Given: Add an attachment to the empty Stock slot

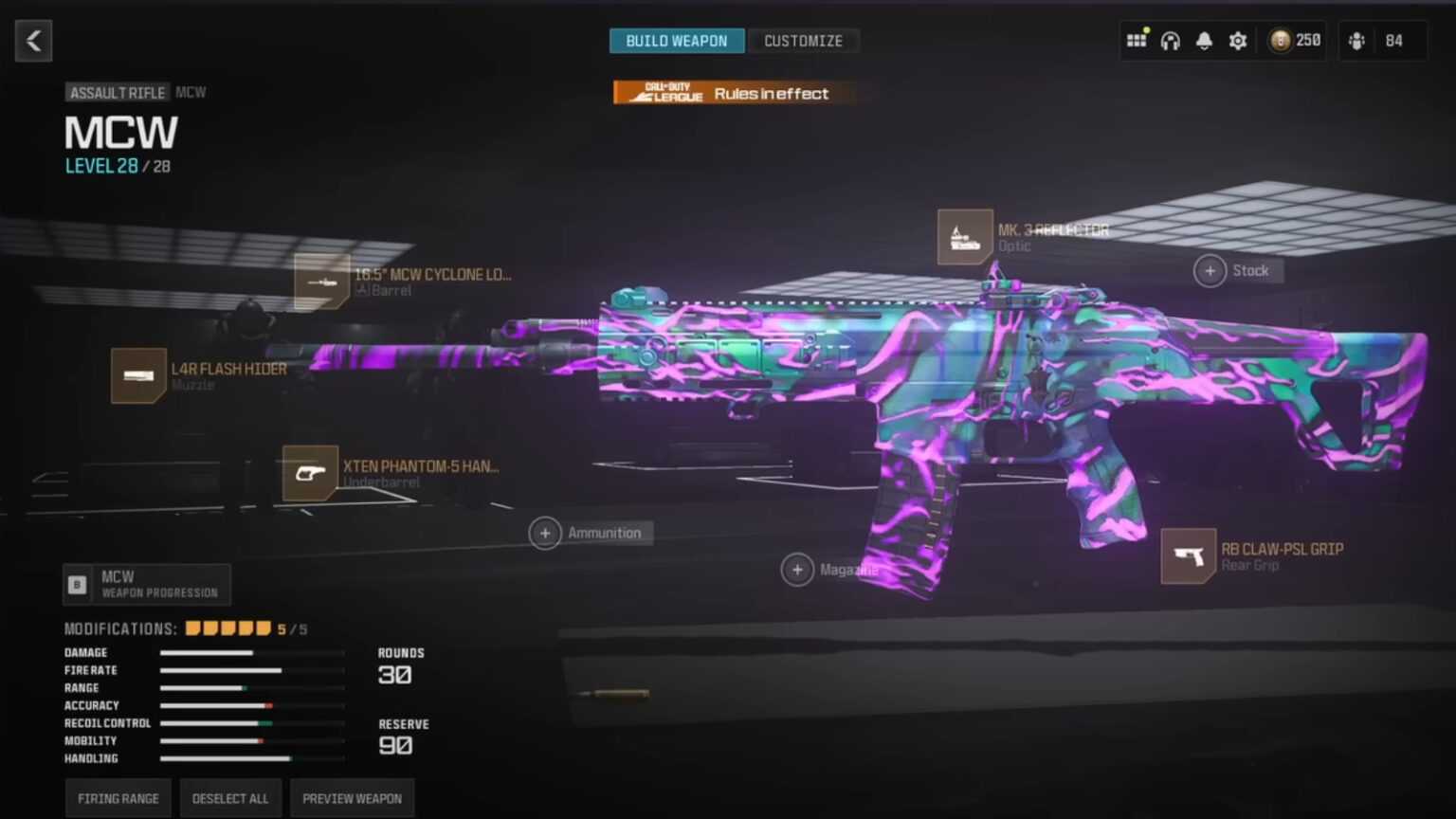Looking at the screenshot, I should (x=1210, y=270).
